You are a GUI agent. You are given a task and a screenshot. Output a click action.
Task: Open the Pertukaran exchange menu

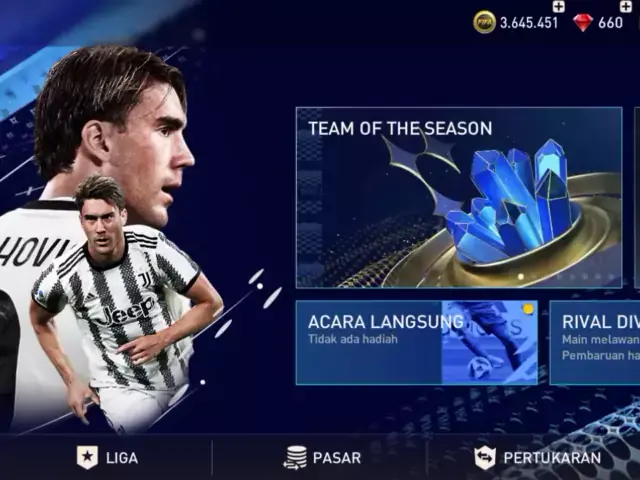[x=538, y=458]
